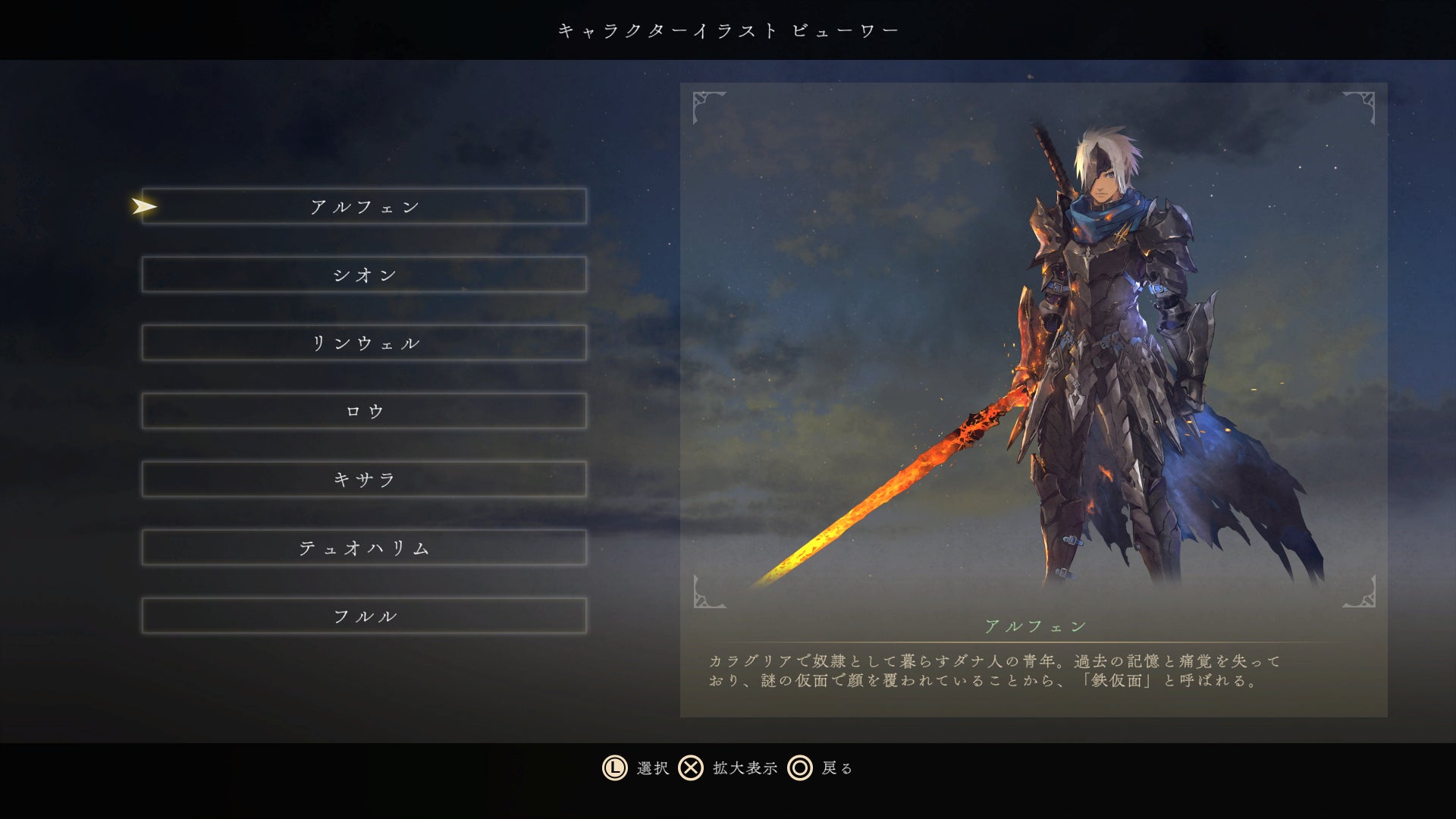The width and height of the screenshot is (1456, 819).
Task: Toggle selection to キサラ
Action: coord(364,479)
